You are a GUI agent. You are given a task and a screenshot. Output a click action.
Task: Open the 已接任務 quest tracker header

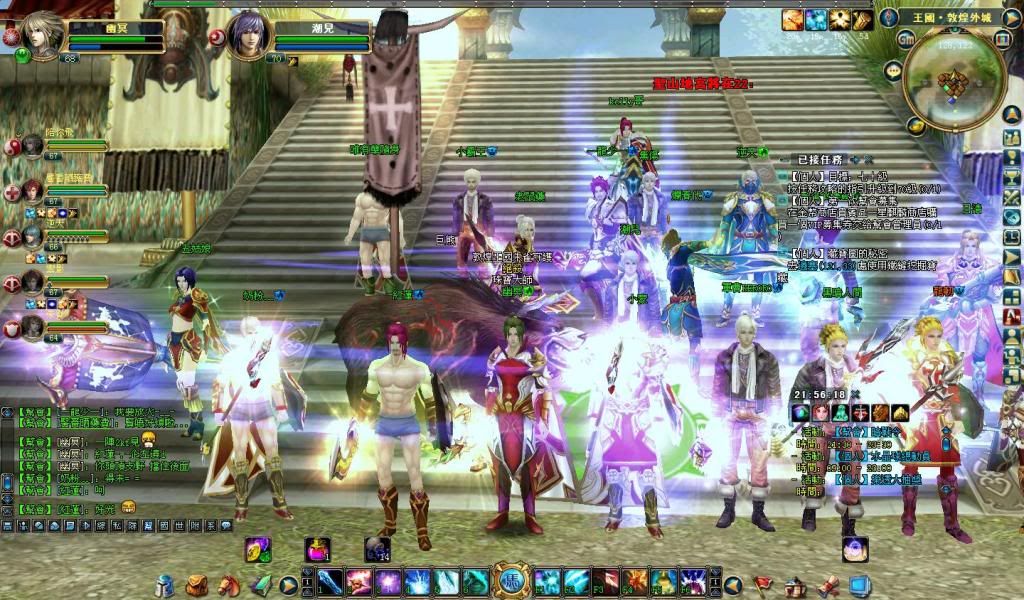[822, 159]
